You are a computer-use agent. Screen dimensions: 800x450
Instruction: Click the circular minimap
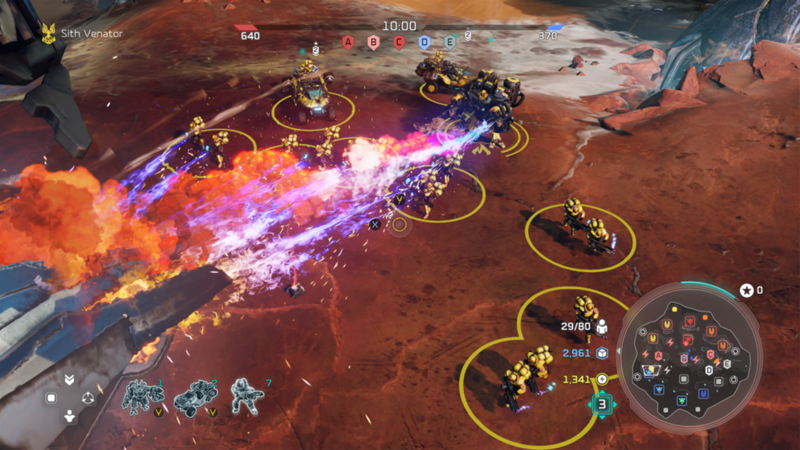coord(689,357)
